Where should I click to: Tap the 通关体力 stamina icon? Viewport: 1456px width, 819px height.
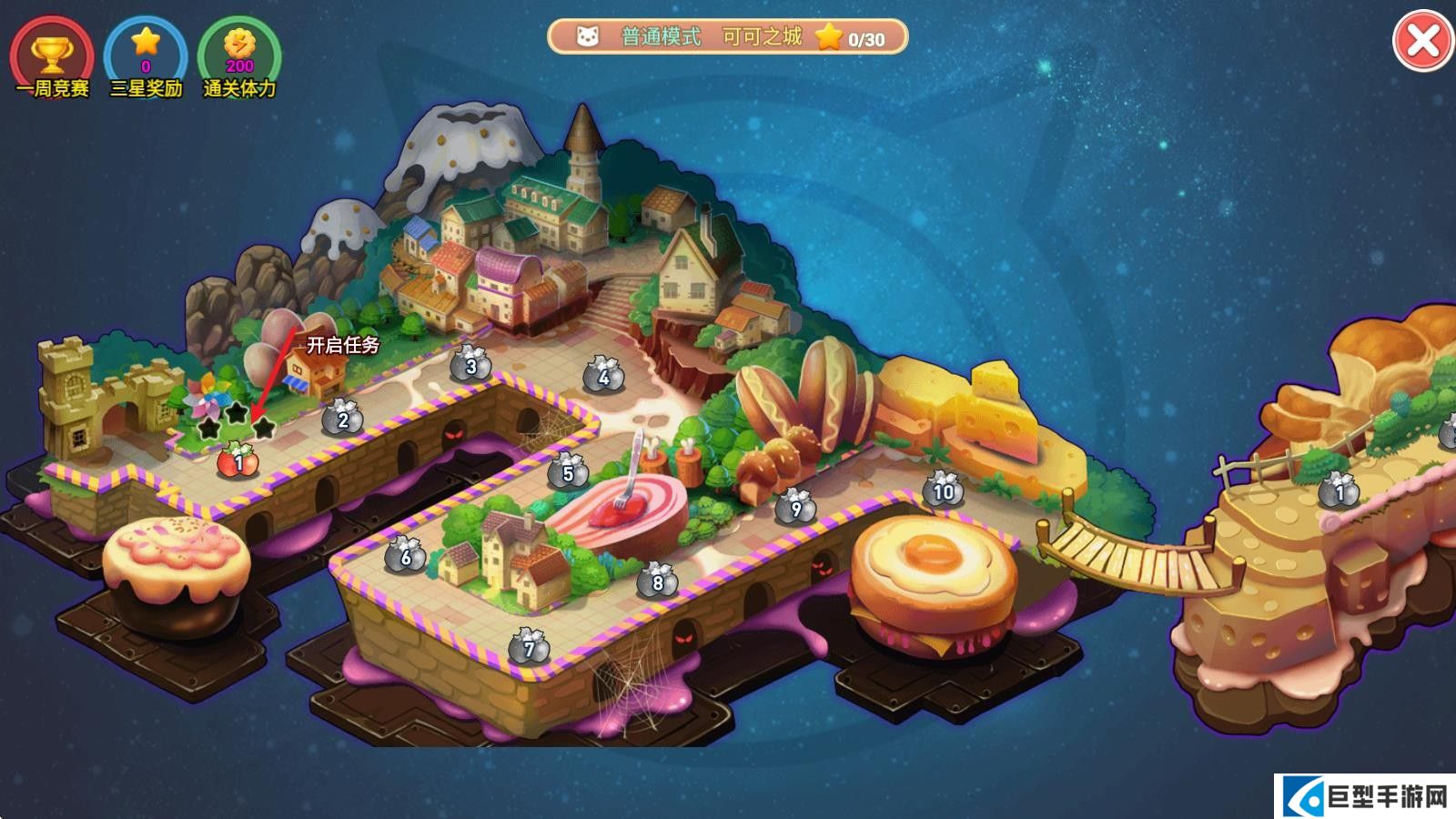click(239, 56)
